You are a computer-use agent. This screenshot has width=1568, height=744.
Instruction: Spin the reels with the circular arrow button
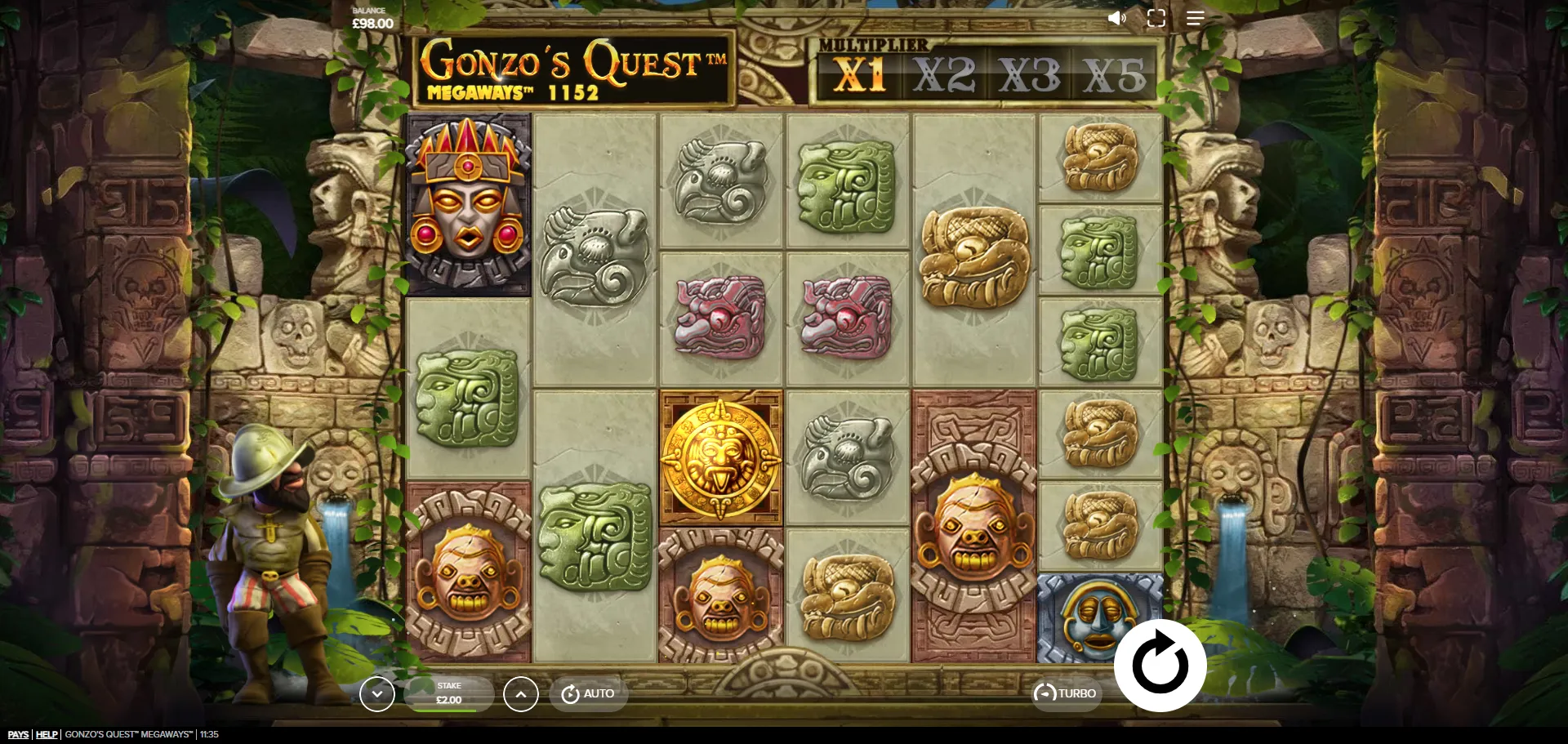1160,665
